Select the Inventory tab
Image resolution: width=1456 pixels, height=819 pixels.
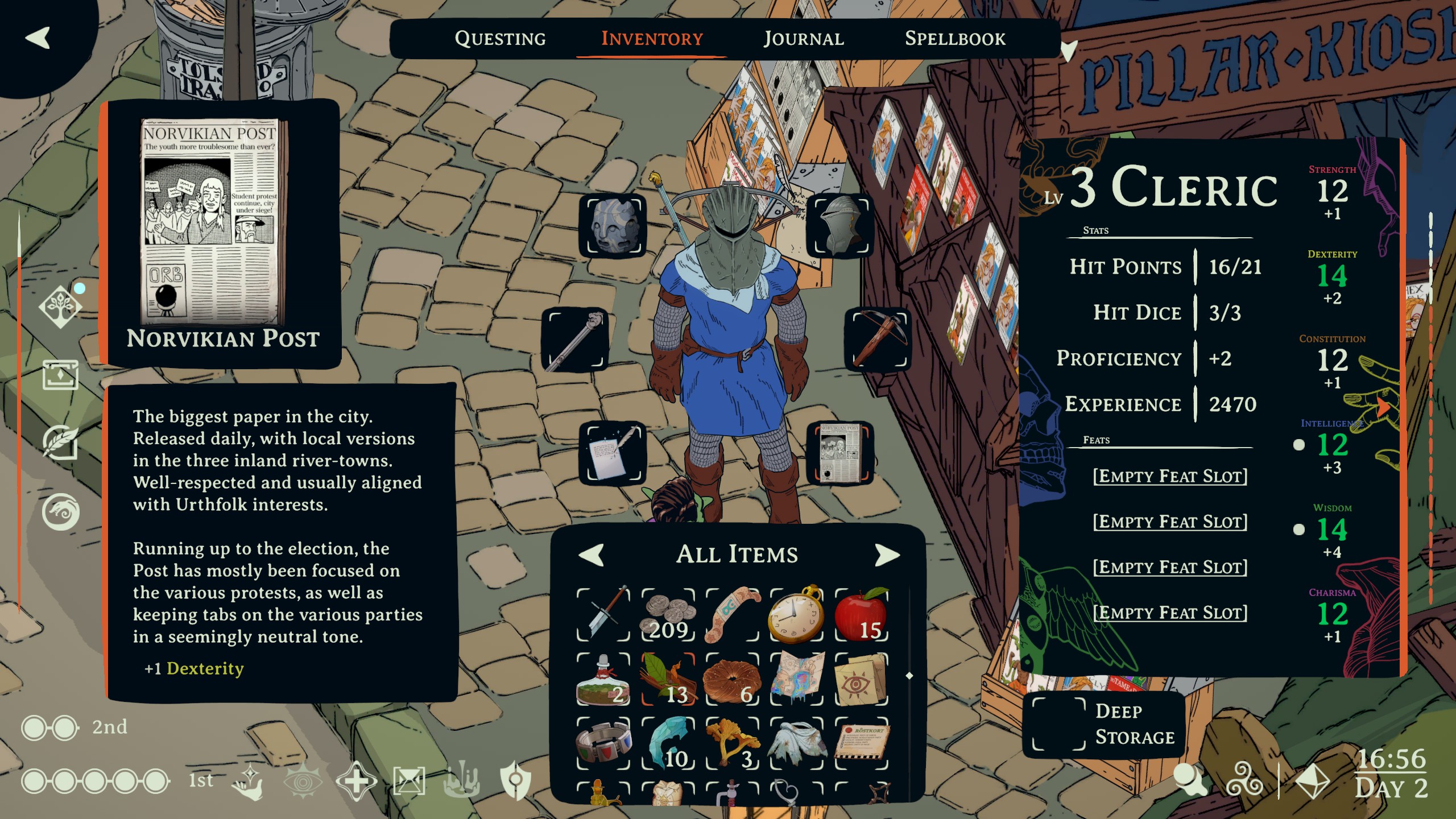[x=652, y=39]
